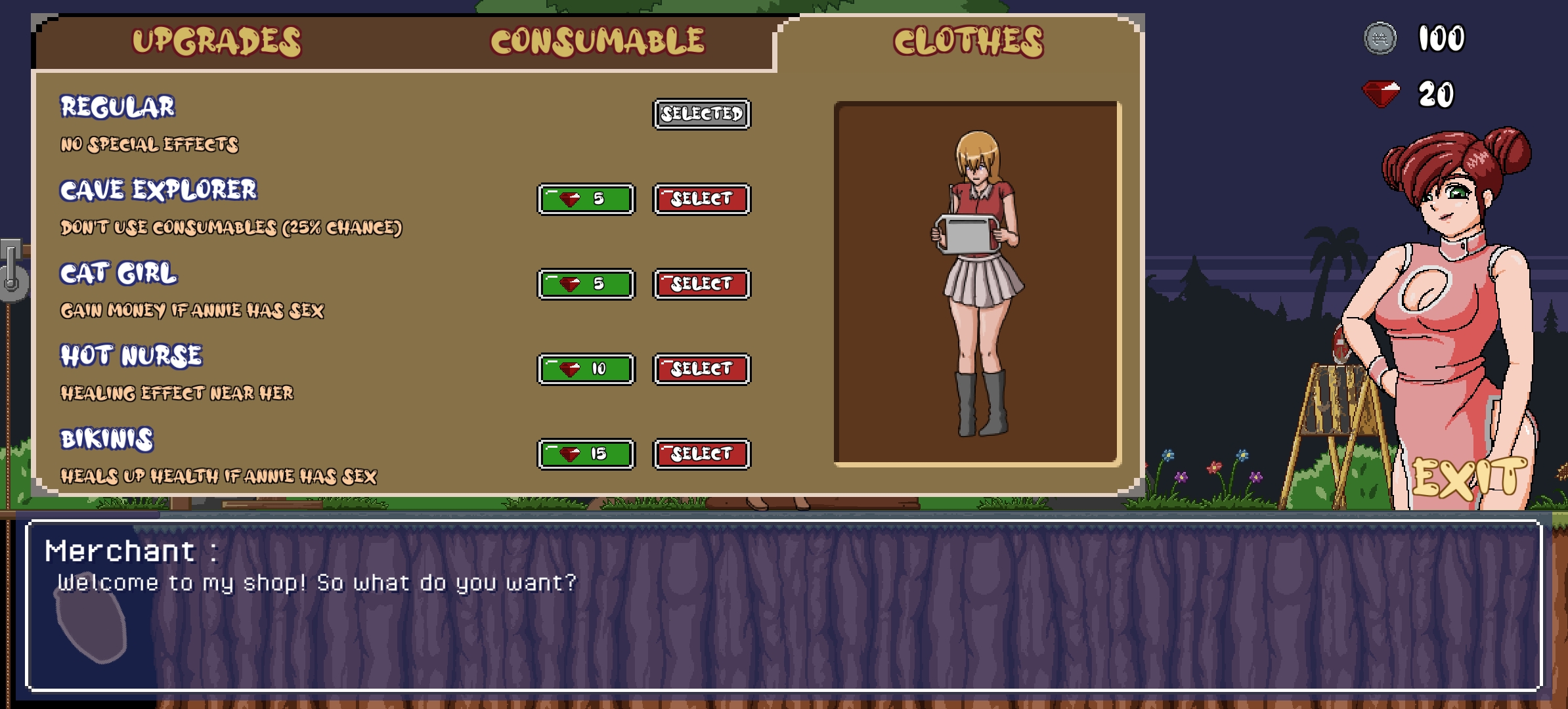The width and height of the screenshot is (1568, 709).
Task: Open the Consumable tab
Action: 598,41
